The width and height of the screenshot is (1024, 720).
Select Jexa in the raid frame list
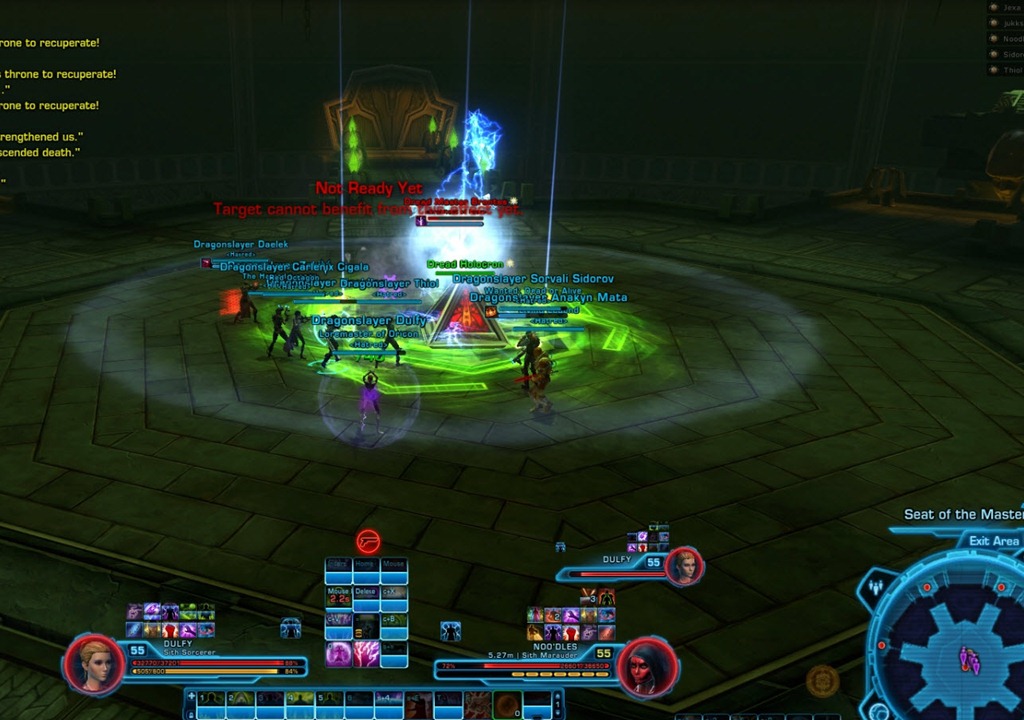(x=1008, y=7)
